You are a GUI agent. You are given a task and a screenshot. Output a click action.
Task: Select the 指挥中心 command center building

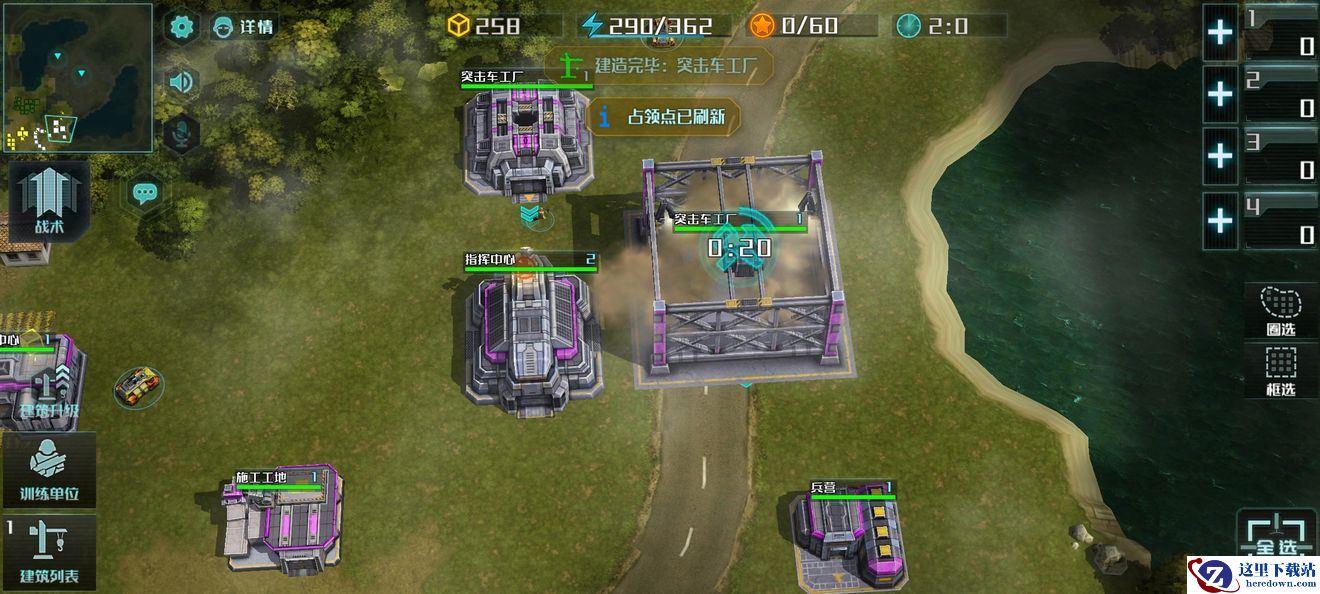click(535, 338)
